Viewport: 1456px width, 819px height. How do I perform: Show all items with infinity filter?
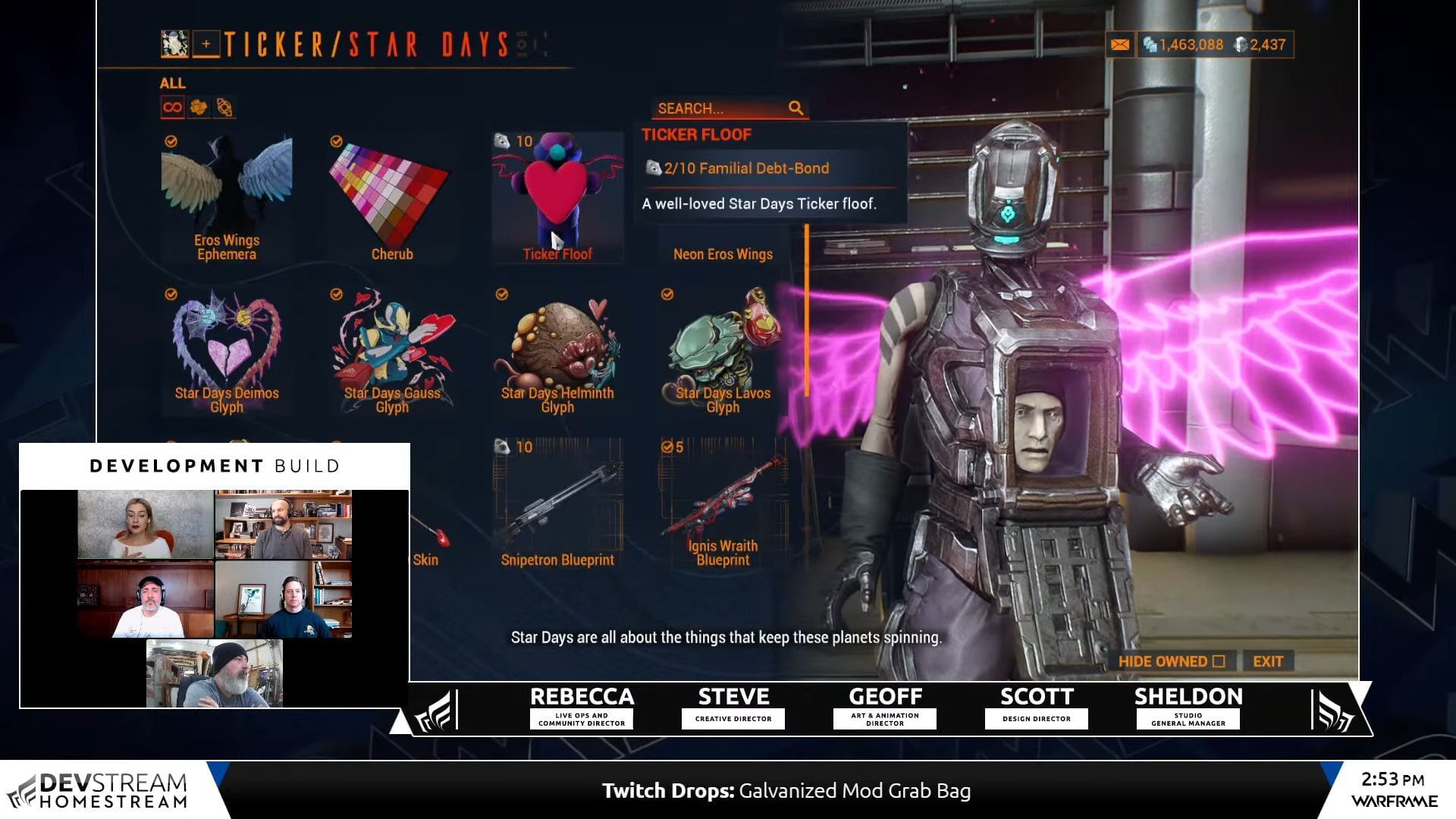[x=172, y=108]
